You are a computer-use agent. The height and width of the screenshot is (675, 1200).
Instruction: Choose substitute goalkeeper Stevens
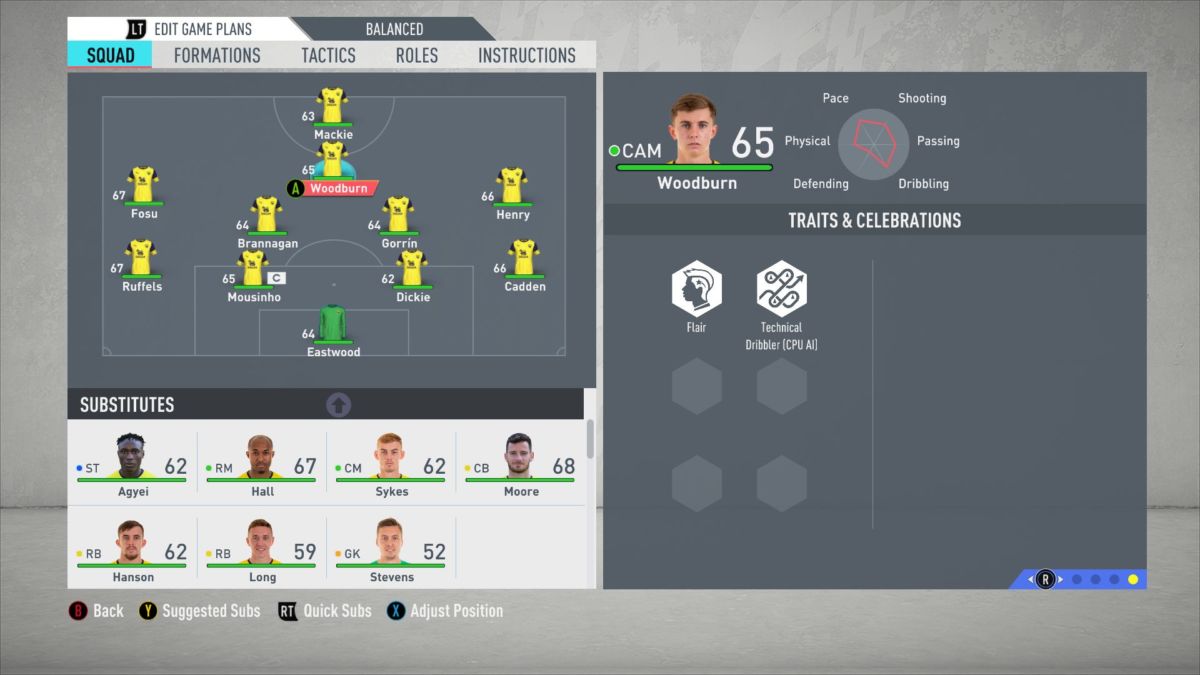click(390, 547)
